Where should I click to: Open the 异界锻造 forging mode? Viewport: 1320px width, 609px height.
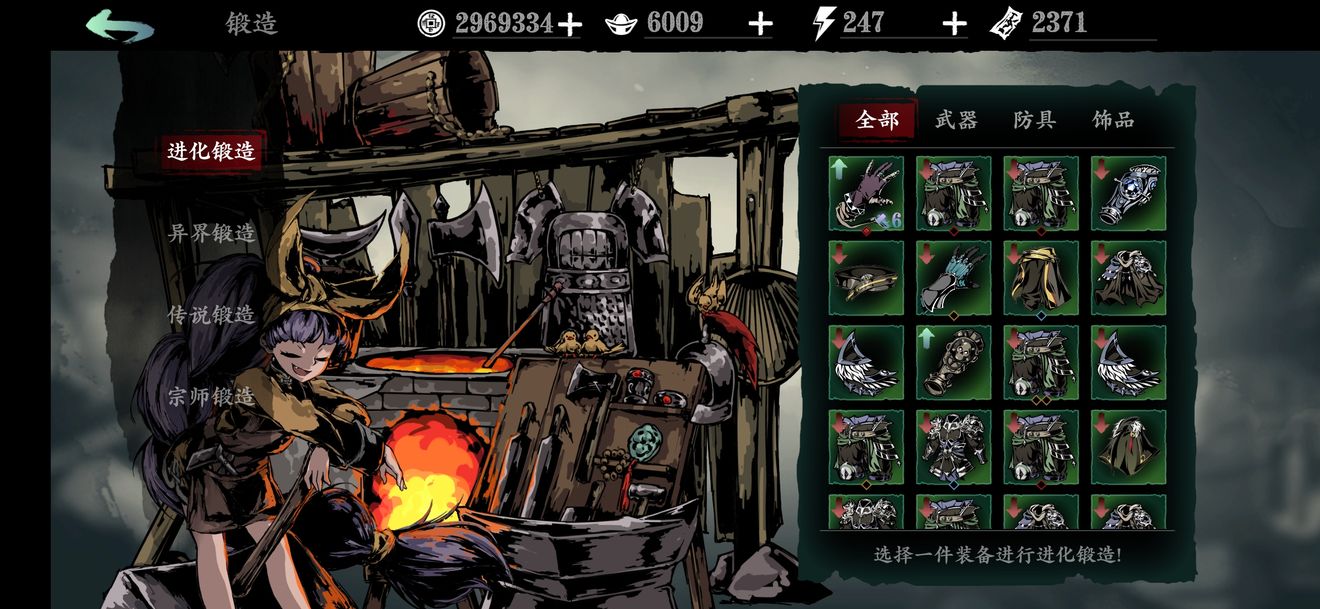pos(211,233)
